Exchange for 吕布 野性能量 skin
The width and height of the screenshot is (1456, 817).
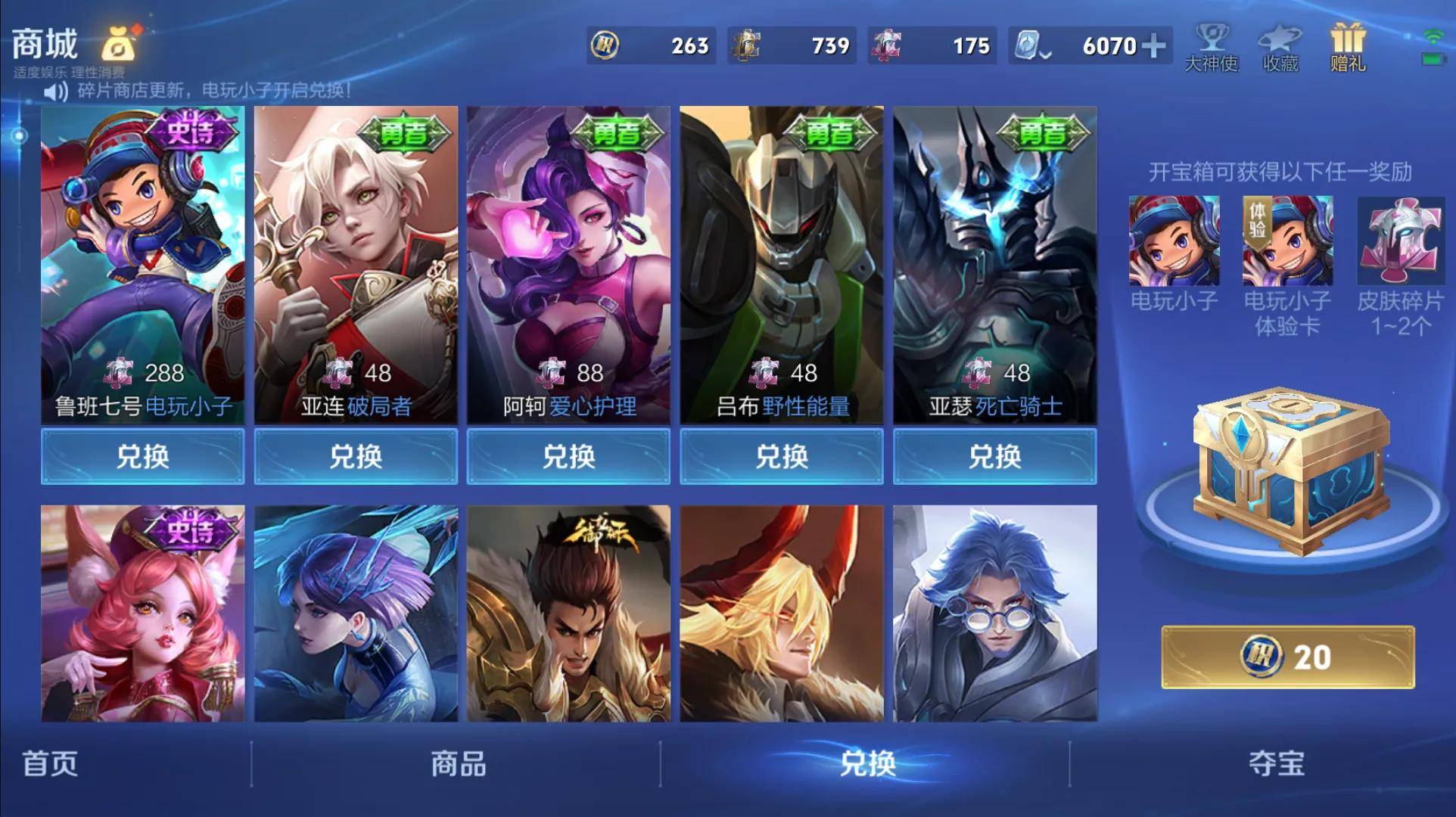tap(782, 456)
